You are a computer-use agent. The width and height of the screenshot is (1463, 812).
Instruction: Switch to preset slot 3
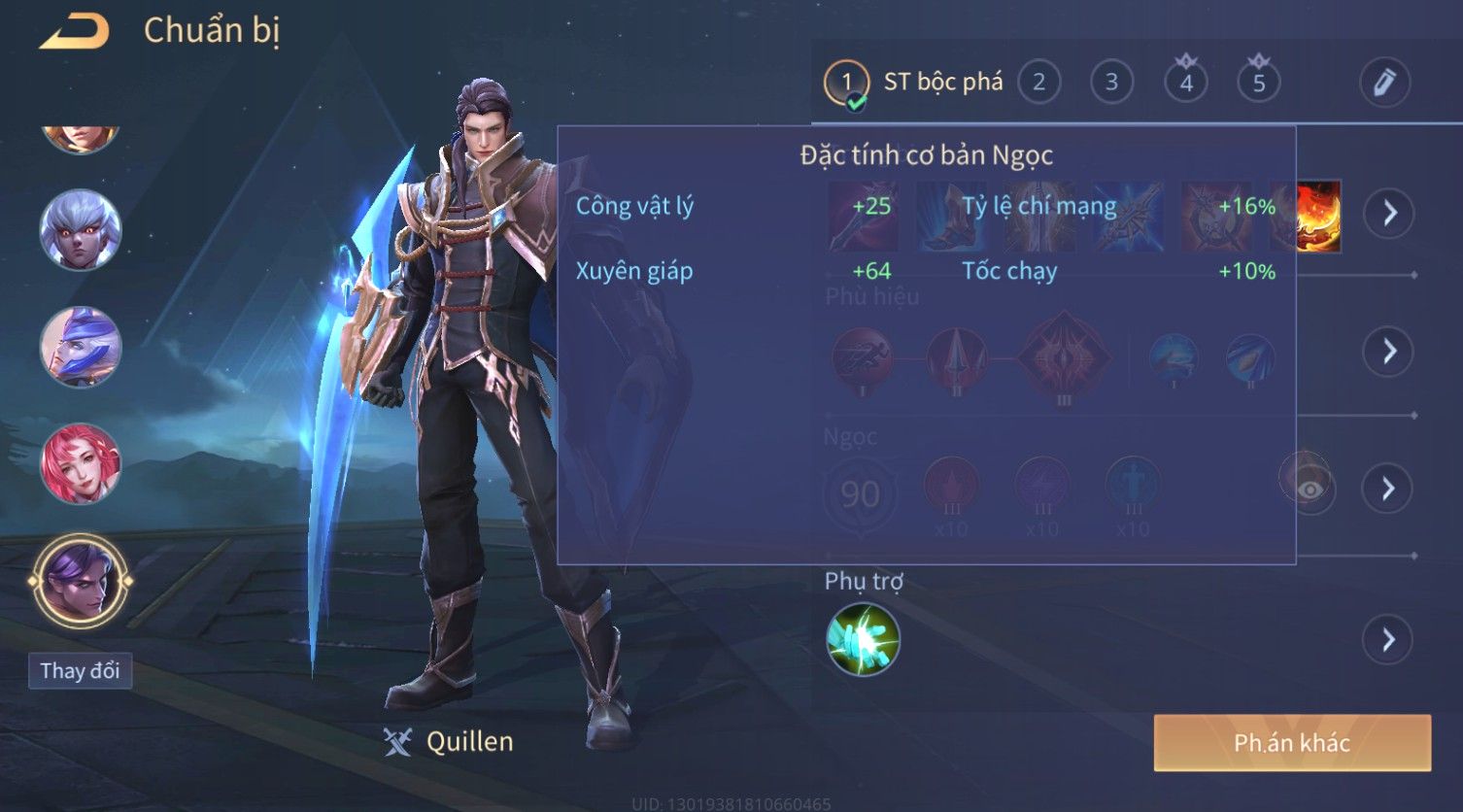[x=1111, y=83]
